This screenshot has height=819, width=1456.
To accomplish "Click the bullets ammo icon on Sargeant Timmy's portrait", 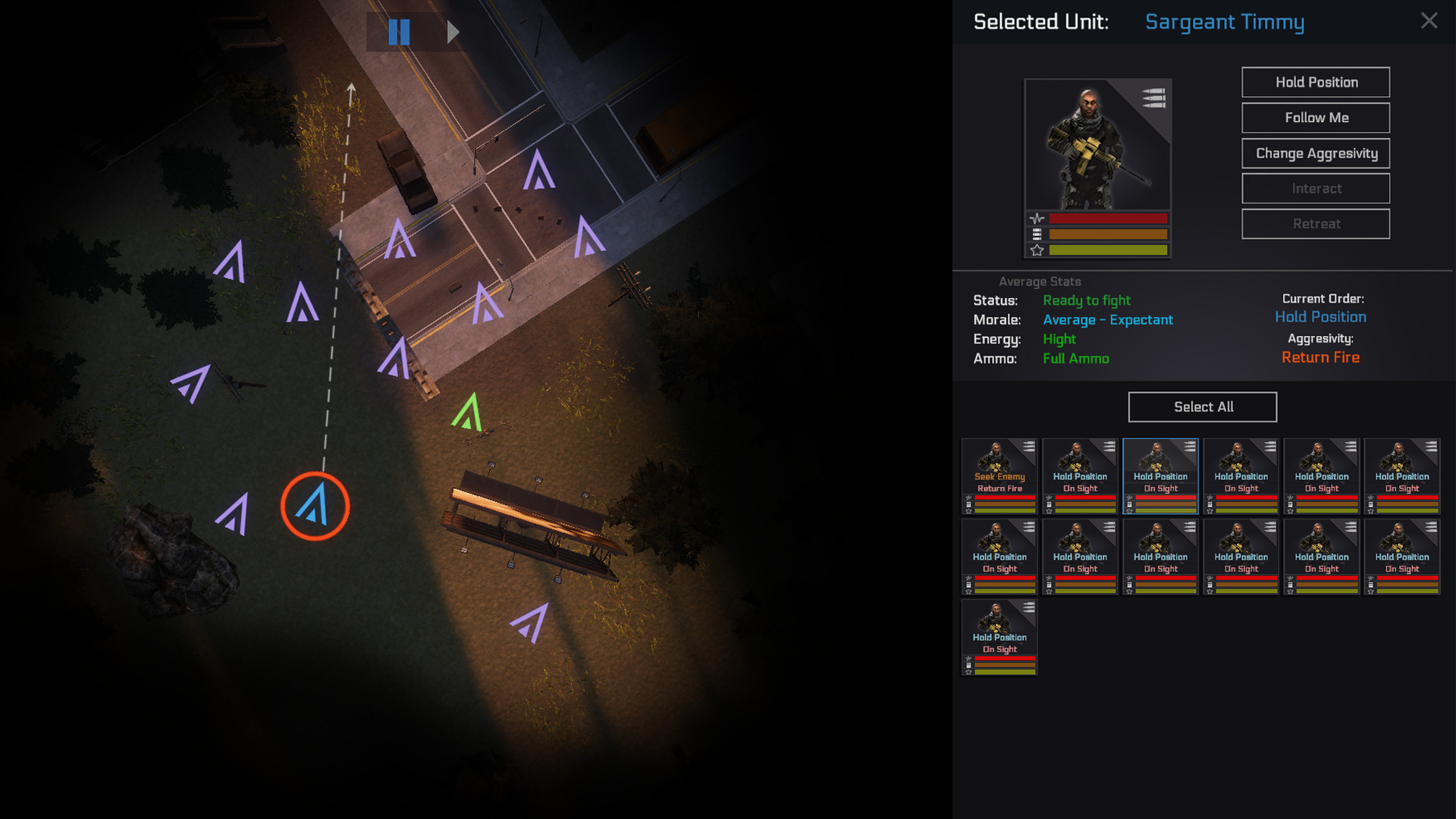I will click(1153, 99).
